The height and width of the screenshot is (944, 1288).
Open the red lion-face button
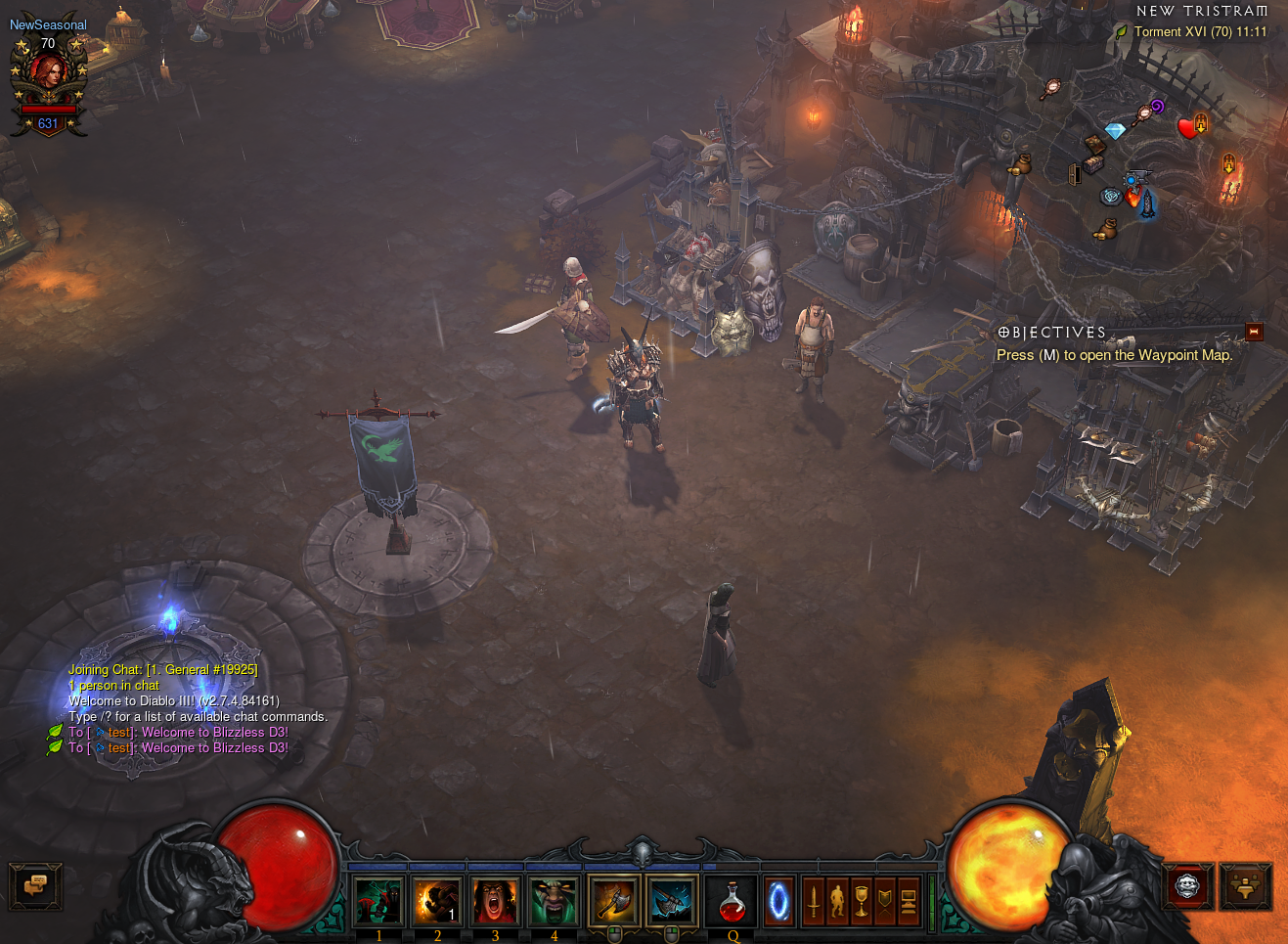point(1187,886)
